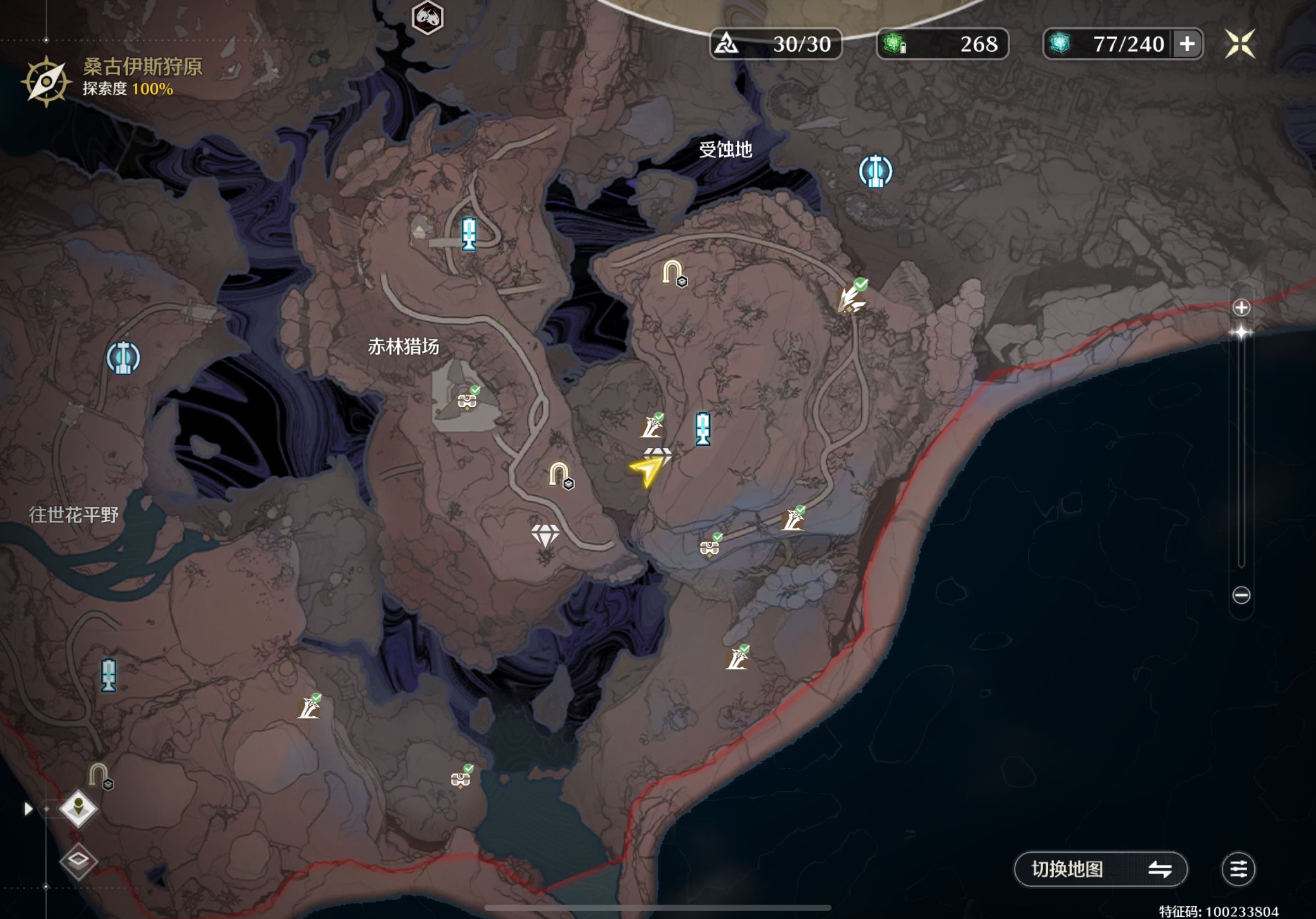Select the boss challenge hexagon icon
This screenshot has width=1316, height=919.
pos(428,17)
